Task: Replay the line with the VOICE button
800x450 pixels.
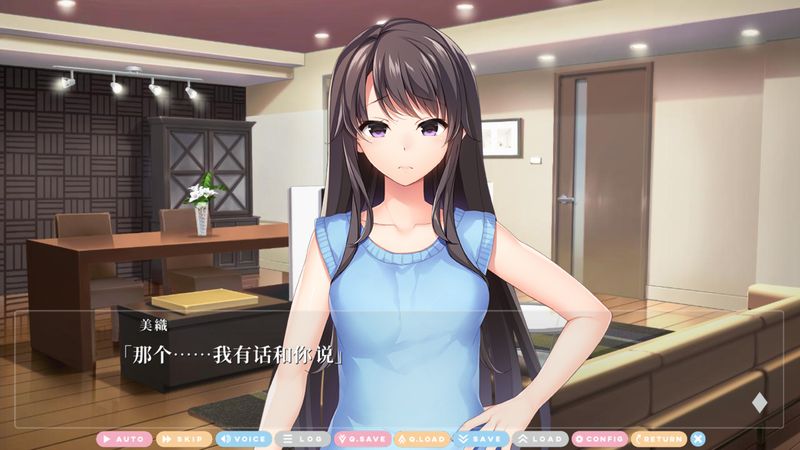Action: 242,439
